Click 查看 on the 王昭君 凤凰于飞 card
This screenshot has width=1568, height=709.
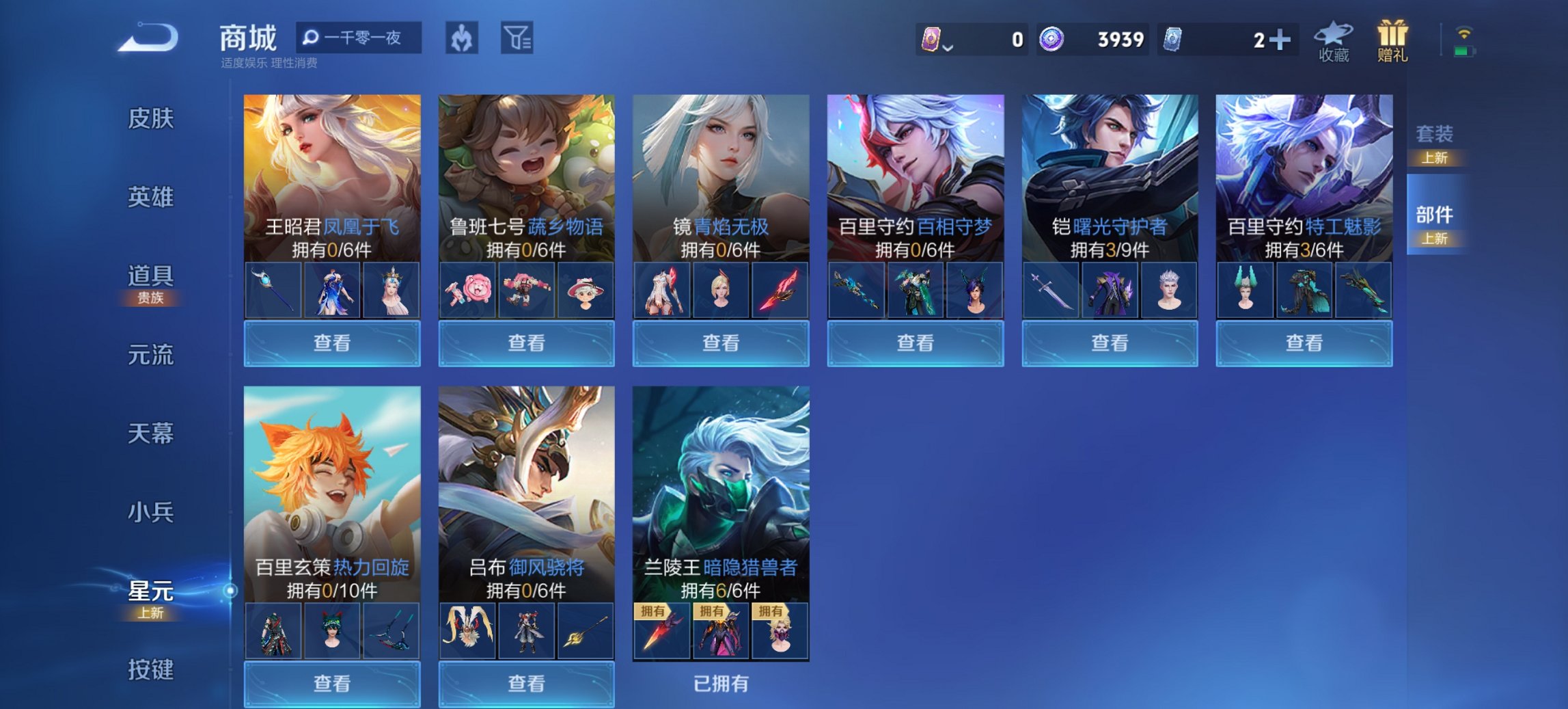click(331, 343)
